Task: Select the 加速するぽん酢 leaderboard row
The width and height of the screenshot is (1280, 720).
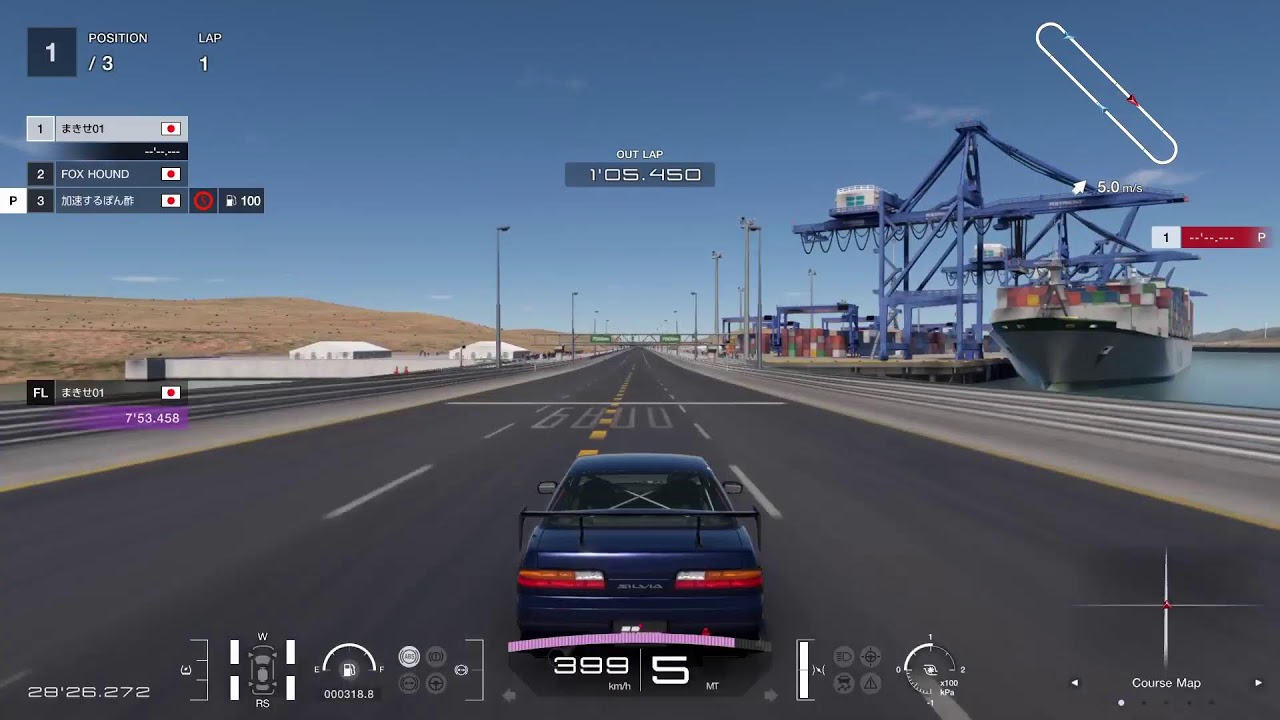Action: 107,201
